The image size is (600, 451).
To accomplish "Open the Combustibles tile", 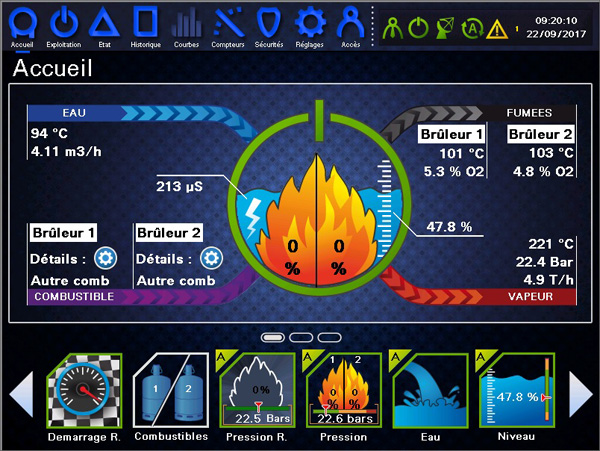I will [169, 391].
